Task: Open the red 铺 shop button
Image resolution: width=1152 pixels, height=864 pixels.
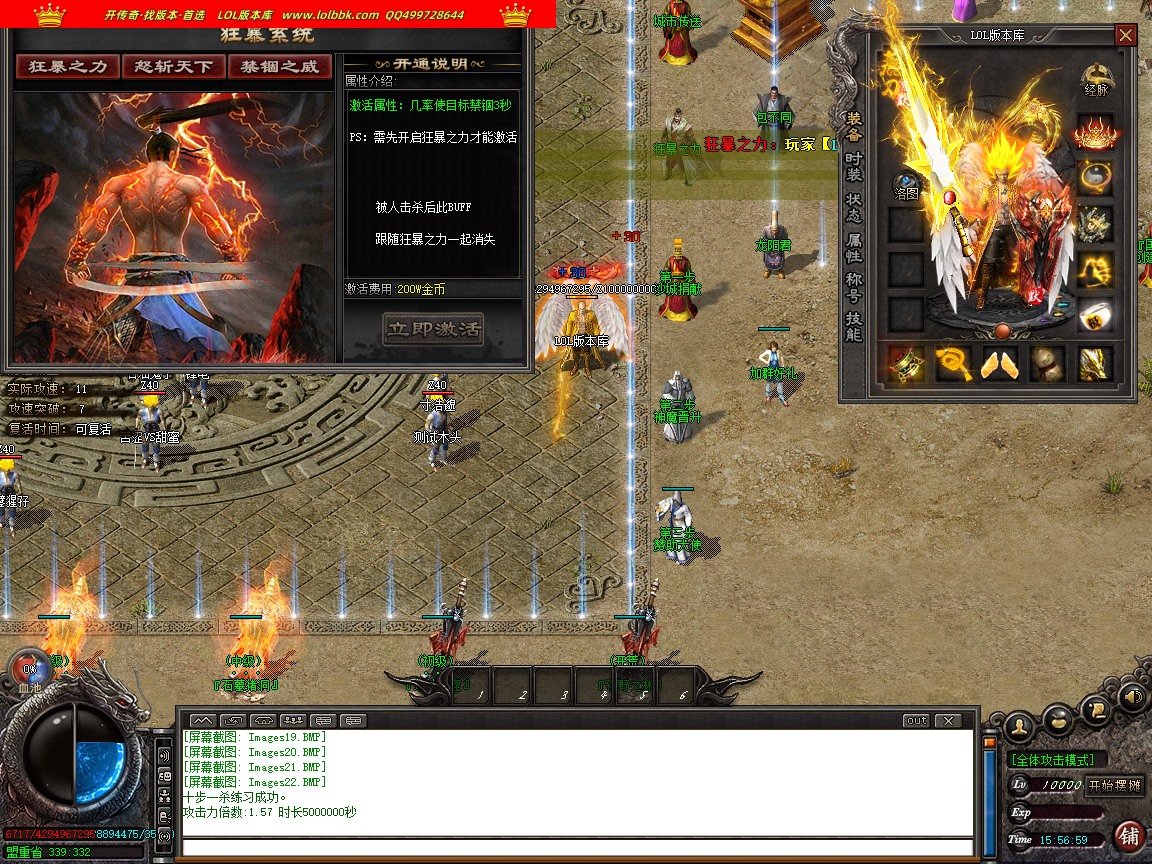Action: click(1129, 835)
